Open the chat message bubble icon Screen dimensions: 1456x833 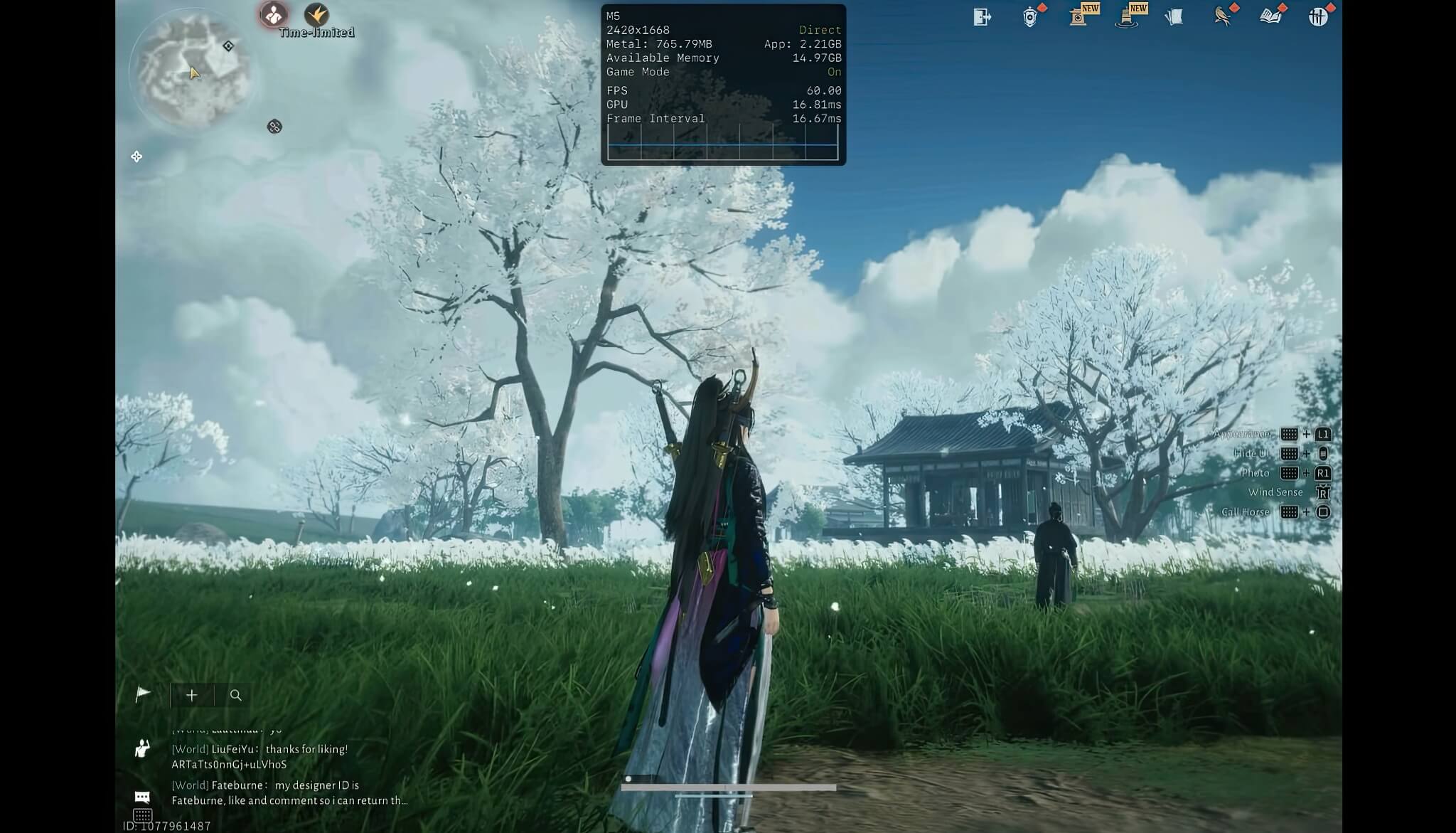pyautogui.click(x=142, y=797)
